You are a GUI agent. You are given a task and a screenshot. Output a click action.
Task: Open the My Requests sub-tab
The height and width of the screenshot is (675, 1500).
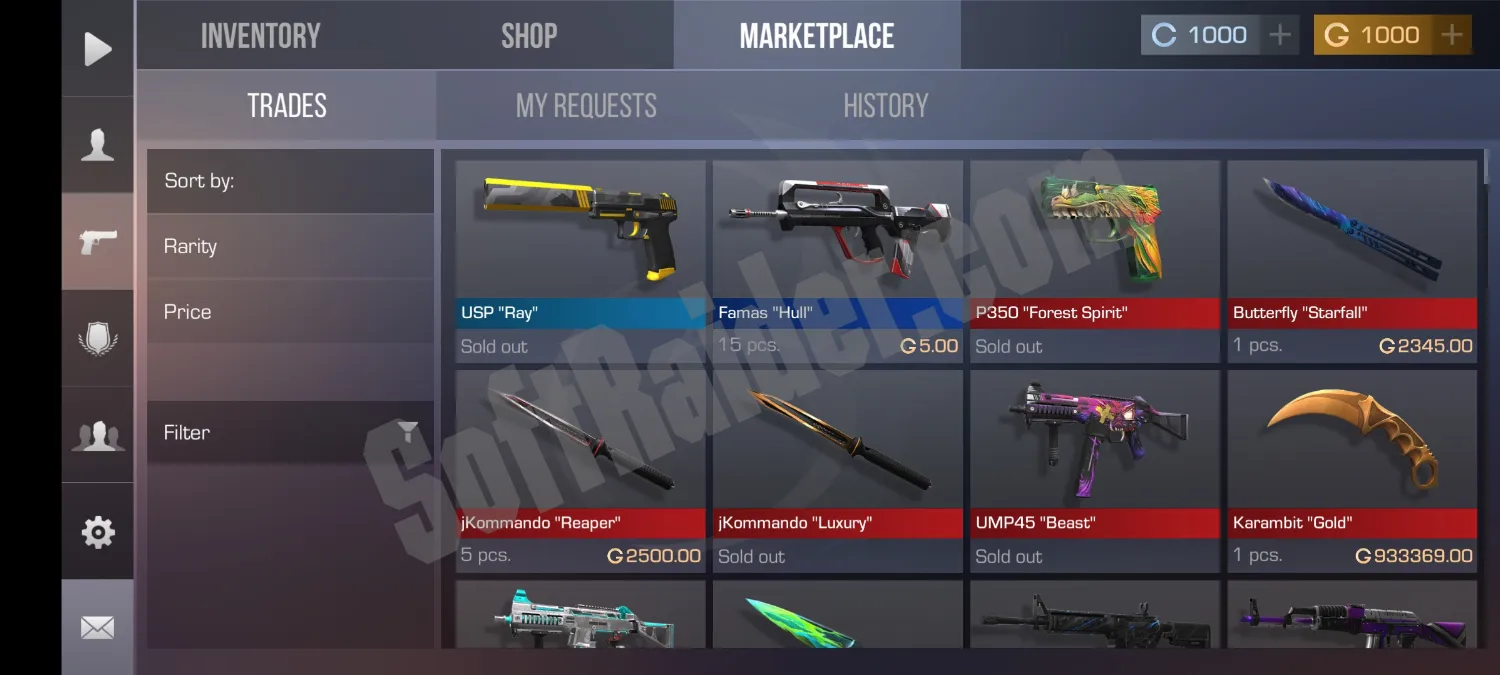coord(586,105)
